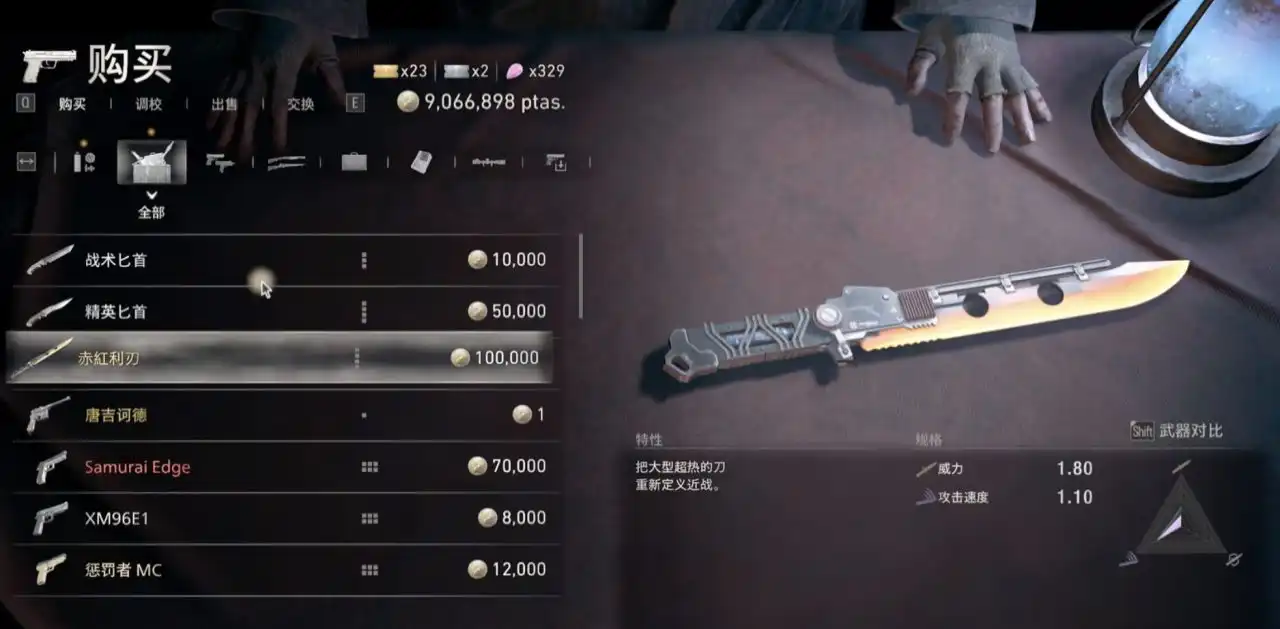This screenshot has width=1280, height=629.
Task: Open the 出售 (sell) tab
Action: coord(224,104)
